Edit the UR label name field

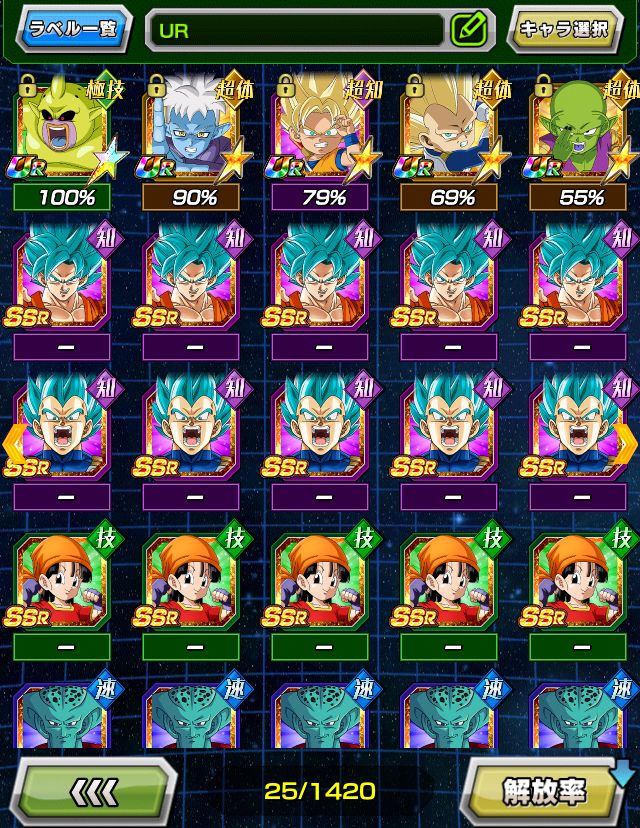click(295, 30)
